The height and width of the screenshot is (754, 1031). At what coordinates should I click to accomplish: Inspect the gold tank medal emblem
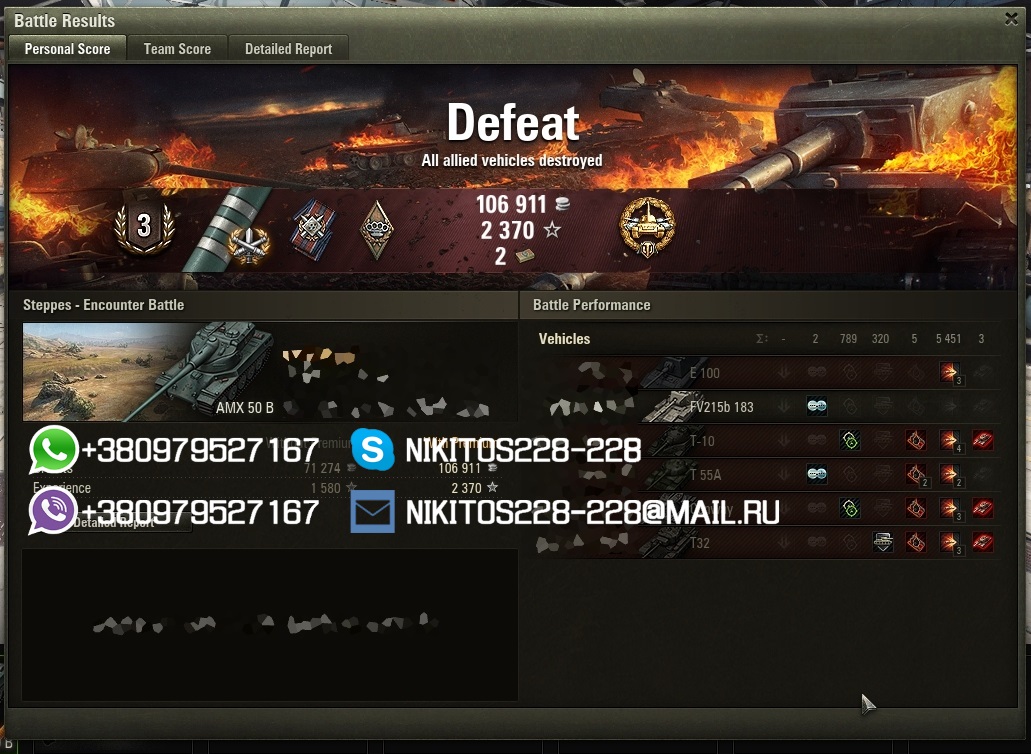point(648,227)
